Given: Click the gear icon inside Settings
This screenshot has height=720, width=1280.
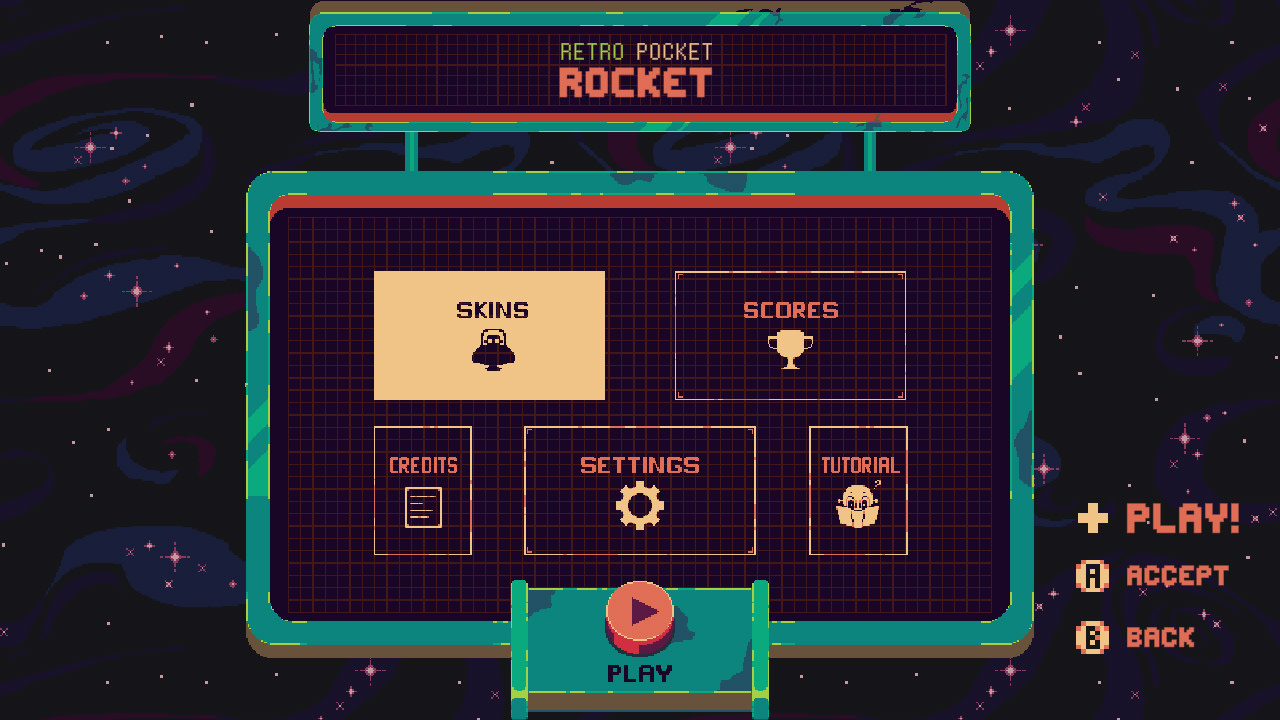Looking at the screenshot, I should point(639,505).
